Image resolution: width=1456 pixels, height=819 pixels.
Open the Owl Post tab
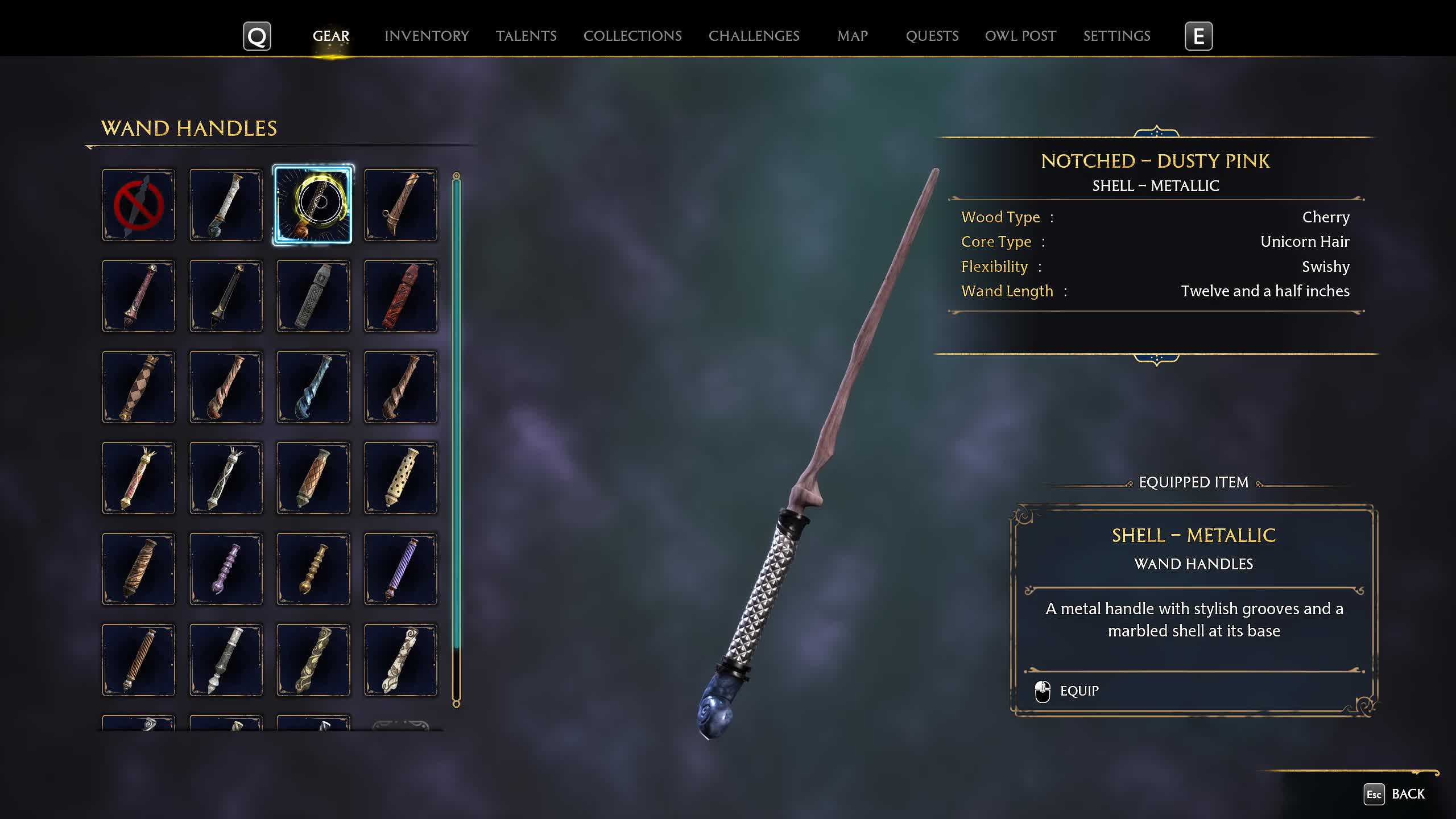click(1020, 36)
